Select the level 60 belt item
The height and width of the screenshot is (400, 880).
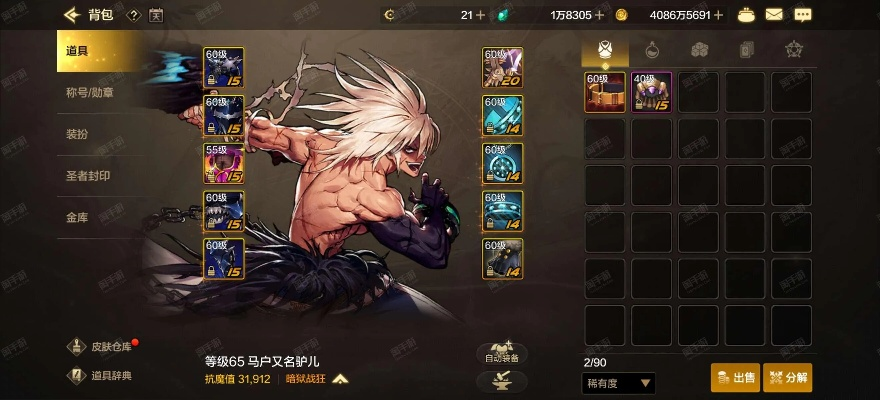(x=605, y=92)
